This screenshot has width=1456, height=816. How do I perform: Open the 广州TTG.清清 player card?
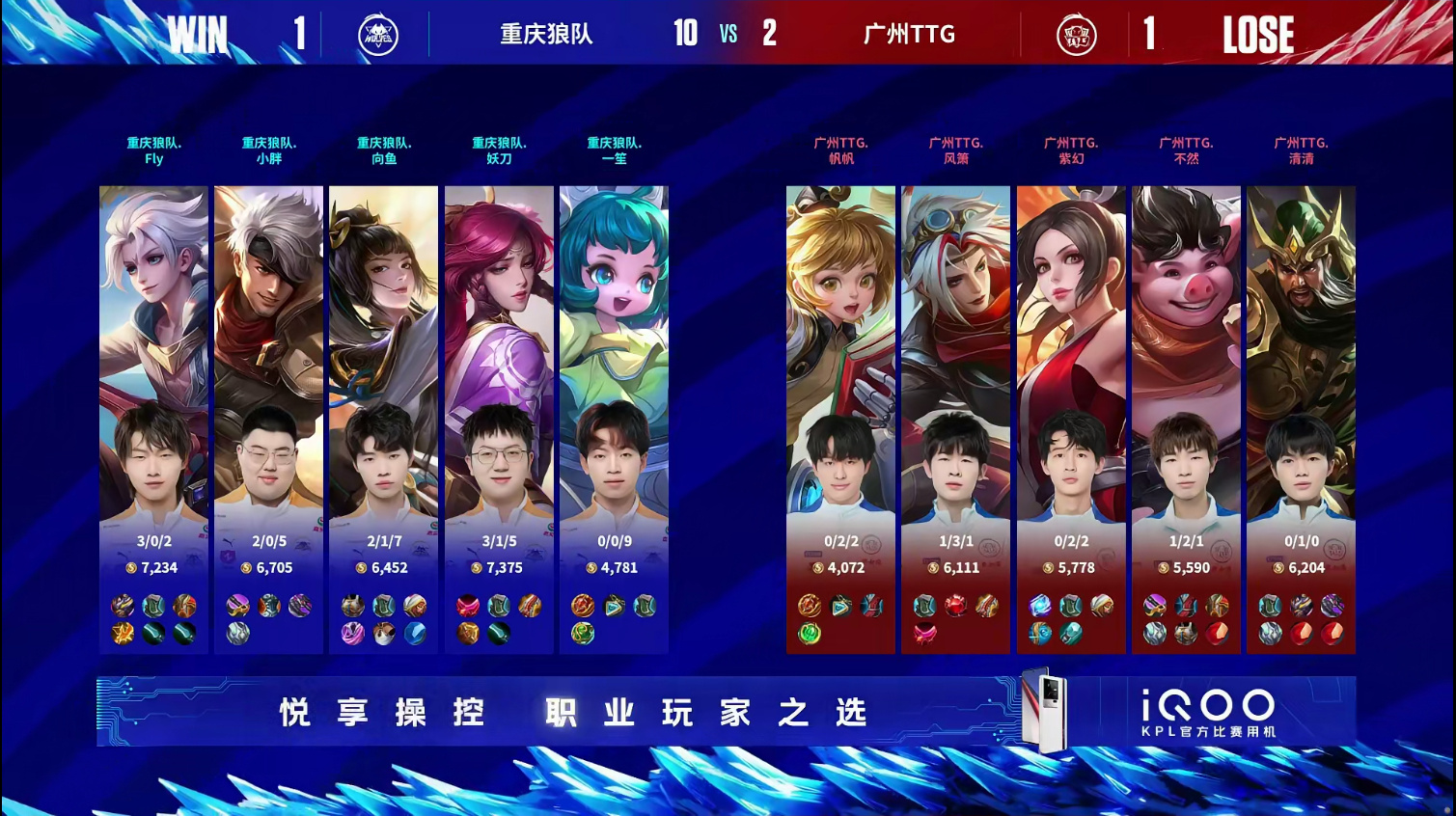(1301, 420)
